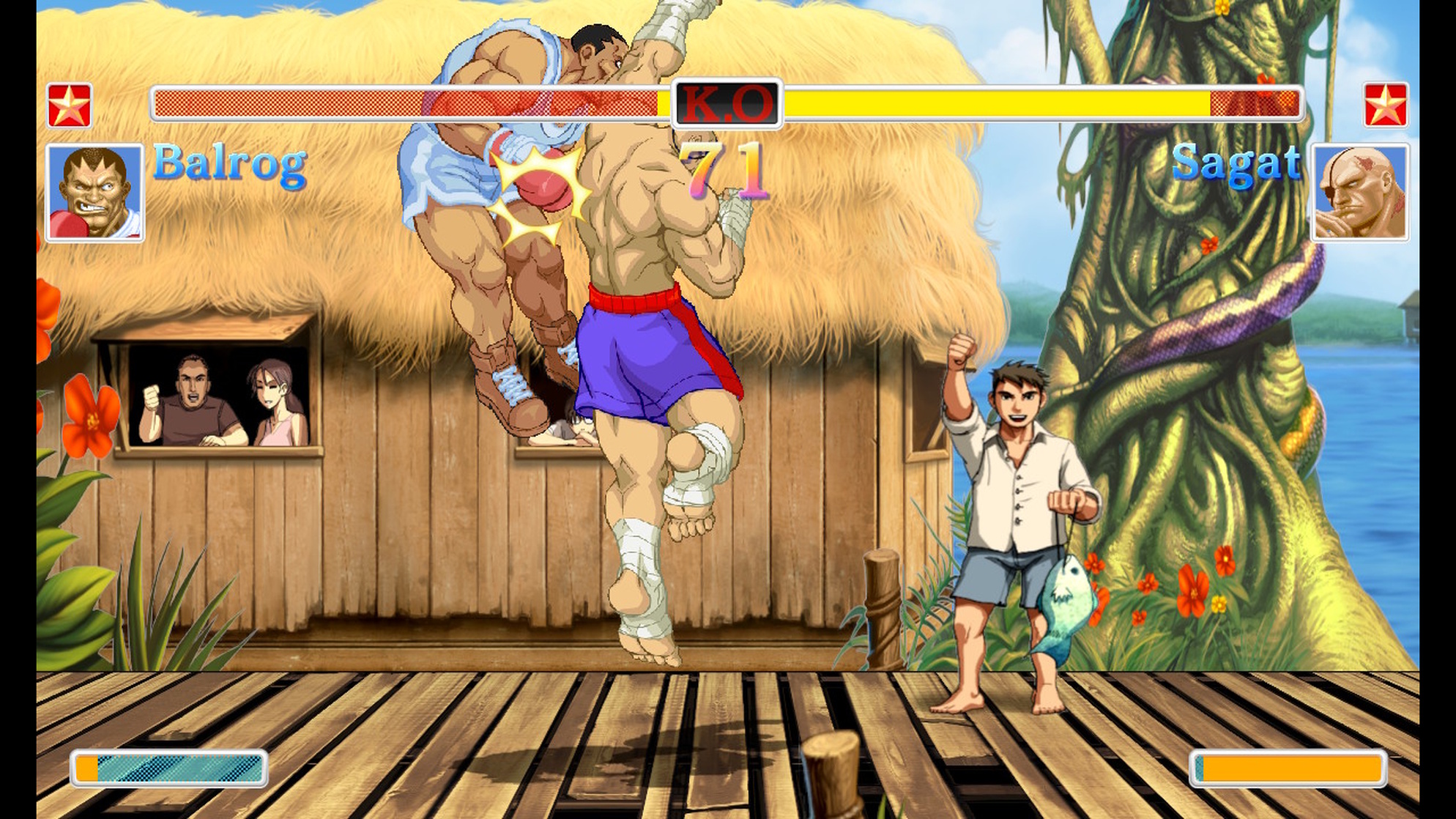The image size is (1456, 819).
Task: Click Sagat's character portrait
Action: (x=1359, y=193)
